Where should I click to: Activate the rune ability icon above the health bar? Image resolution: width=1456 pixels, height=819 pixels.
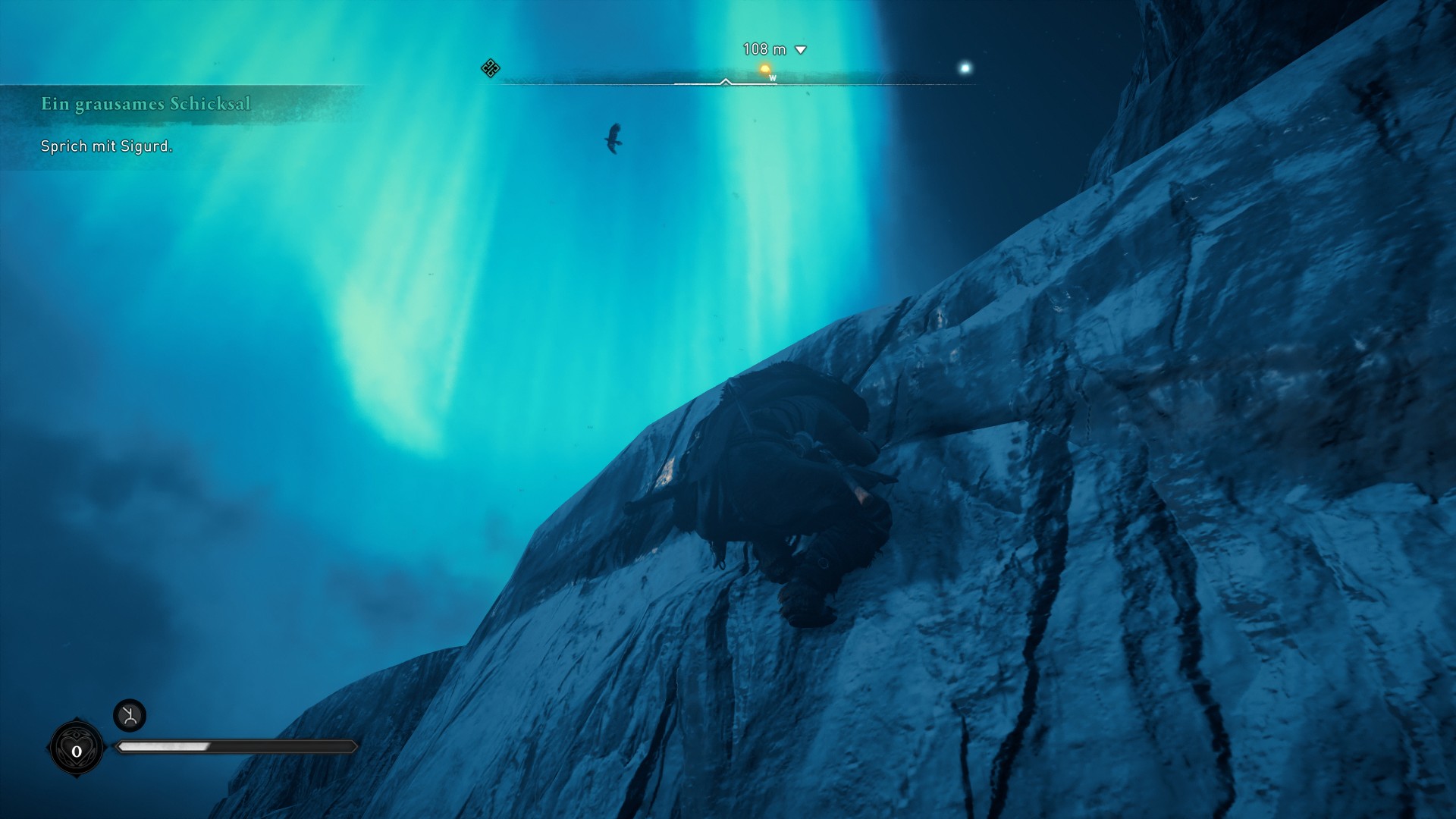pos(130,715)
